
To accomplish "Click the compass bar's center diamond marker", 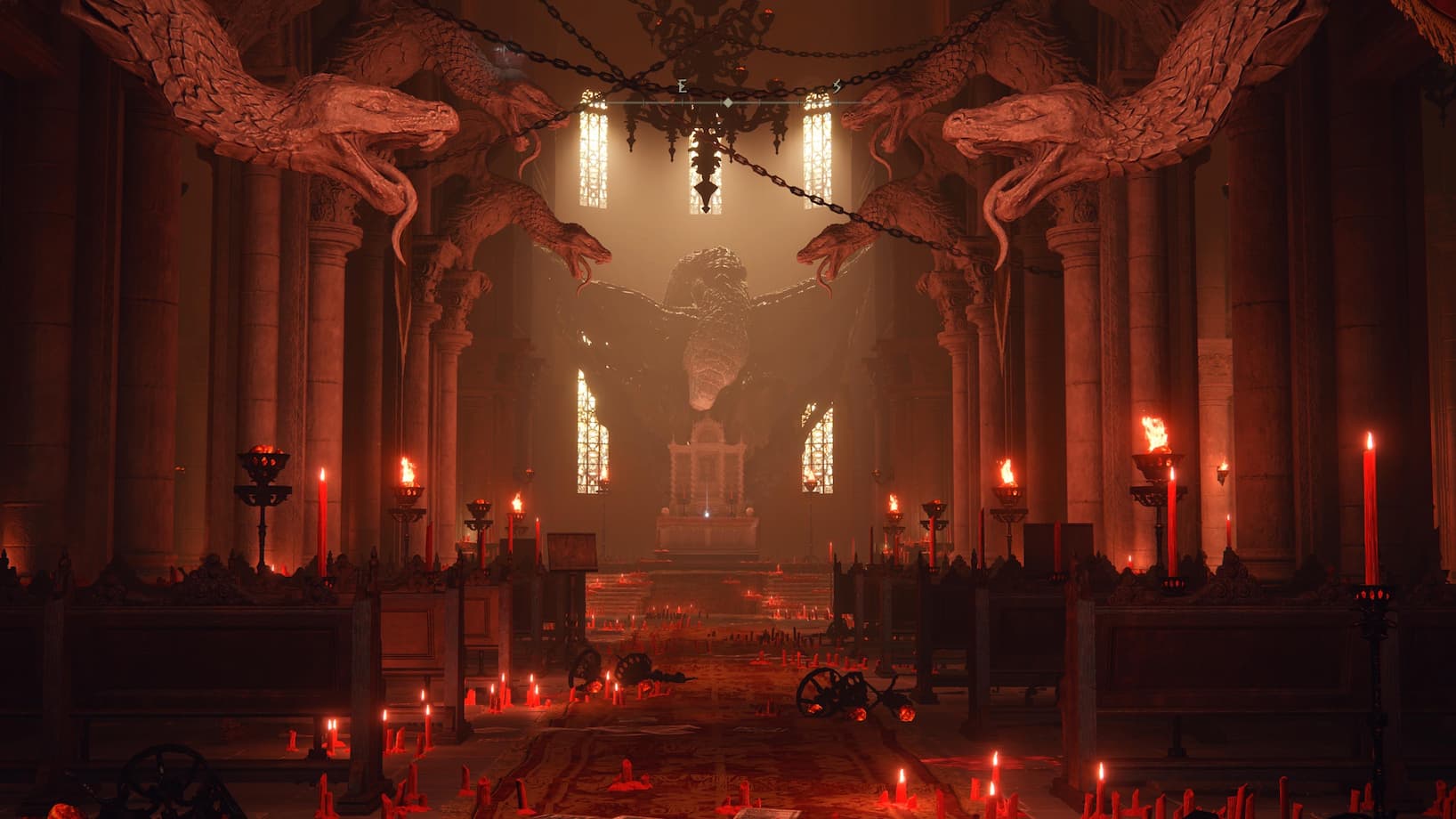I will click(728, 103).
